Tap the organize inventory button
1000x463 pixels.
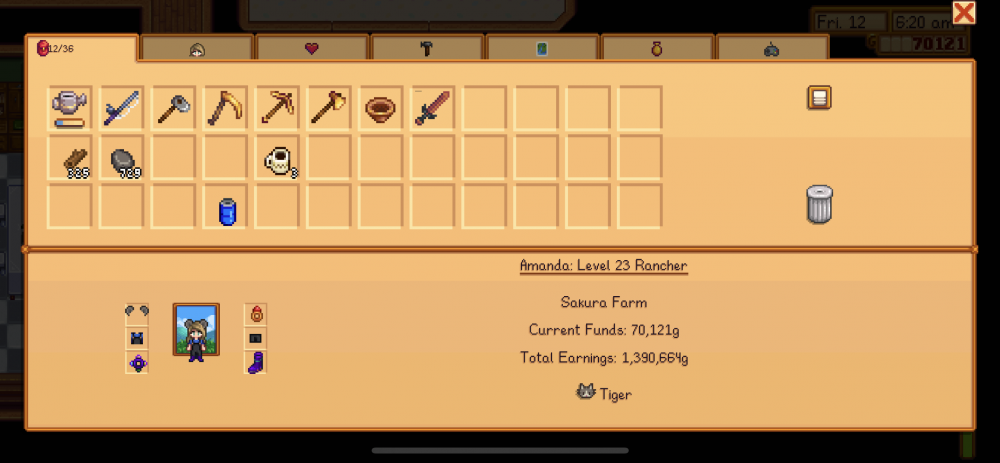(820, 97)
